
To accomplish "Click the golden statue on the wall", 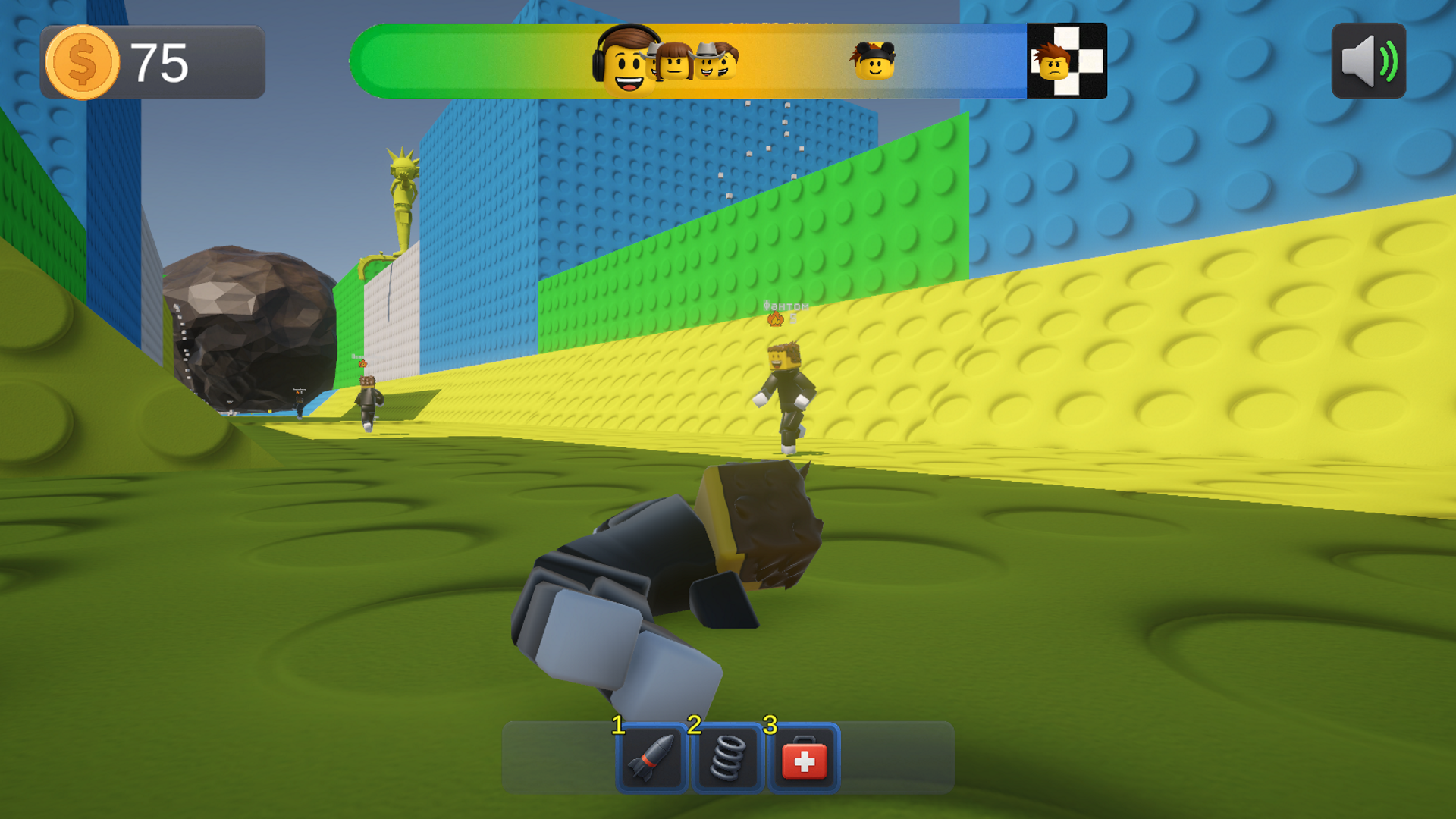I will tap(401, 193).
